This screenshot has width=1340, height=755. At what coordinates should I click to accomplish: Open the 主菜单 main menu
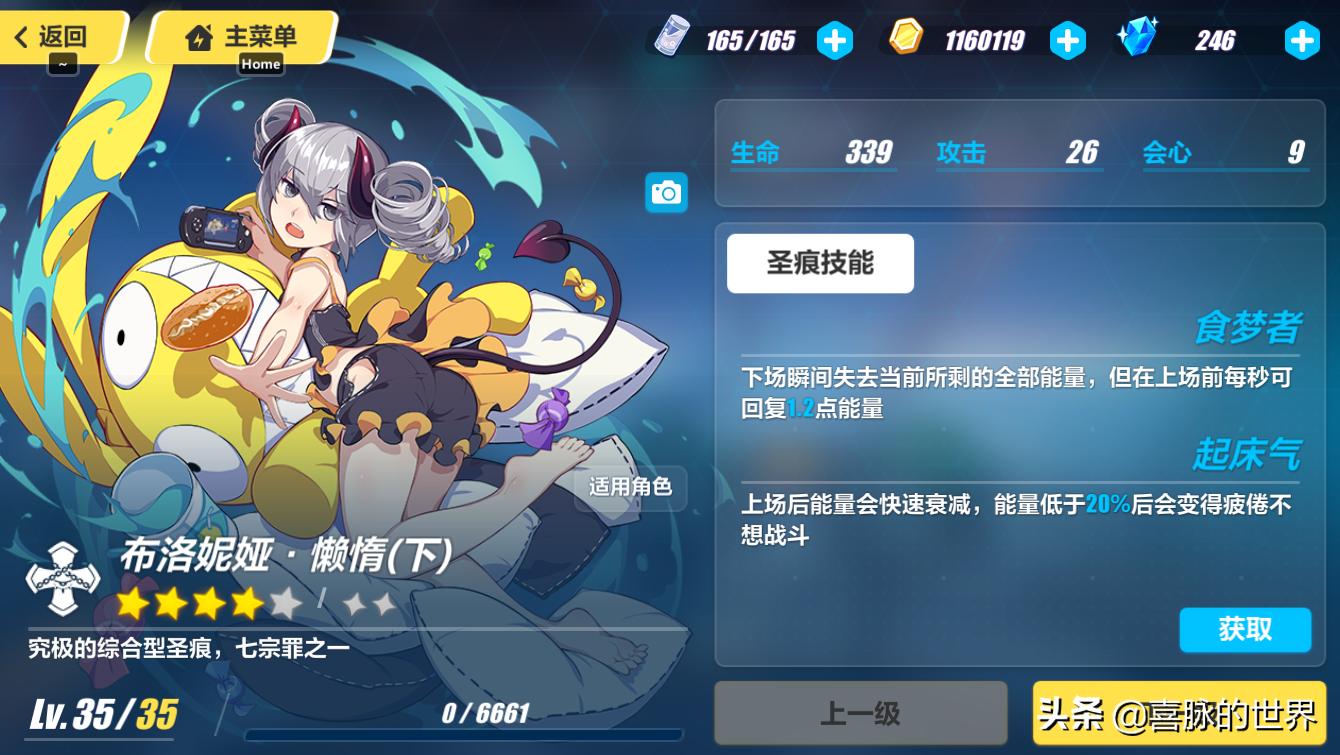coord(245,39)
